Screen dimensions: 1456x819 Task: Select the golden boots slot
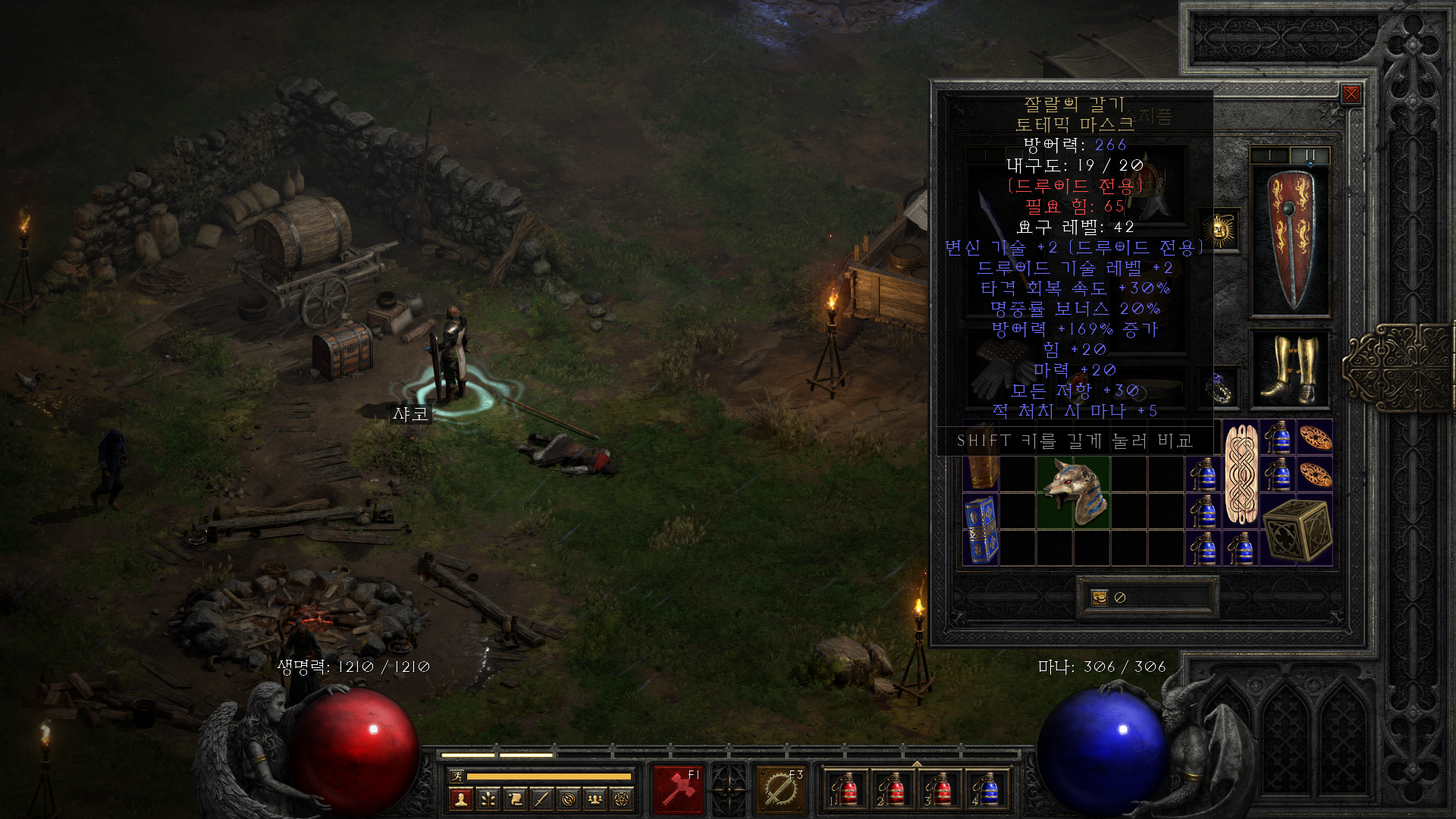tap(1290, 369)
